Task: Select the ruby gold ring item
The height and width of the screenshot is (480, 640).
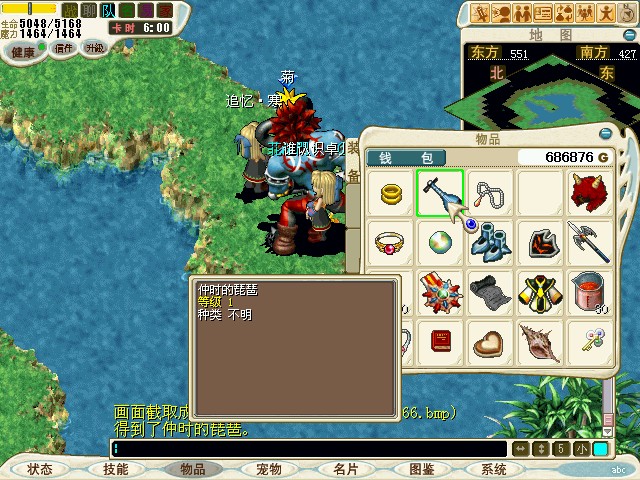Action: tap(390, 243)
